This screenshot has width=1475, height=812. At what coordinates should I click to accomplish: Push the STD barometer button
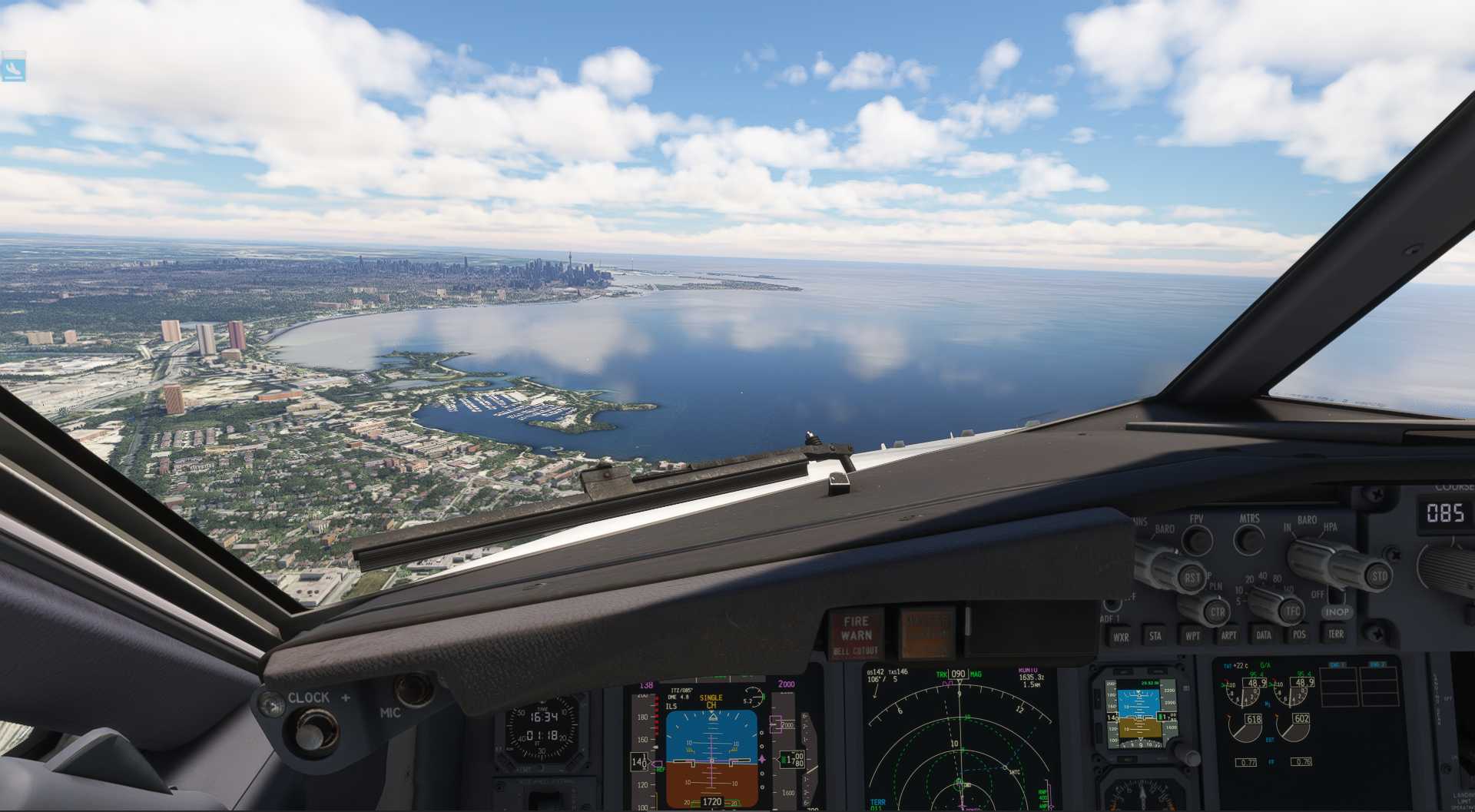pyautogui.click(x=1379, y=576)
